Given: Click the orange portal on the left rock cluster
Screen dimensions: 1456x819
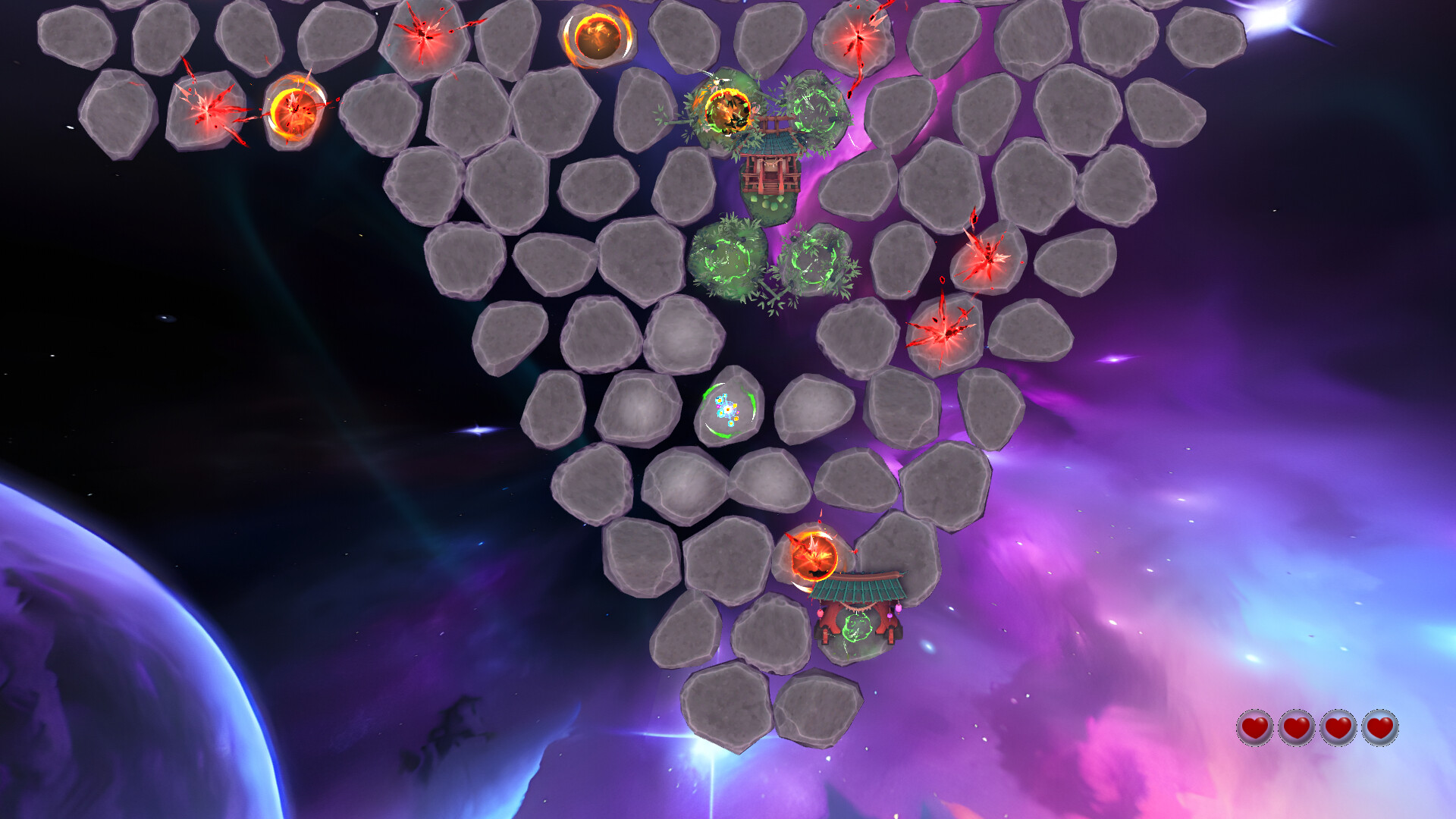Looking at the screenshot, I should [297, 110].
